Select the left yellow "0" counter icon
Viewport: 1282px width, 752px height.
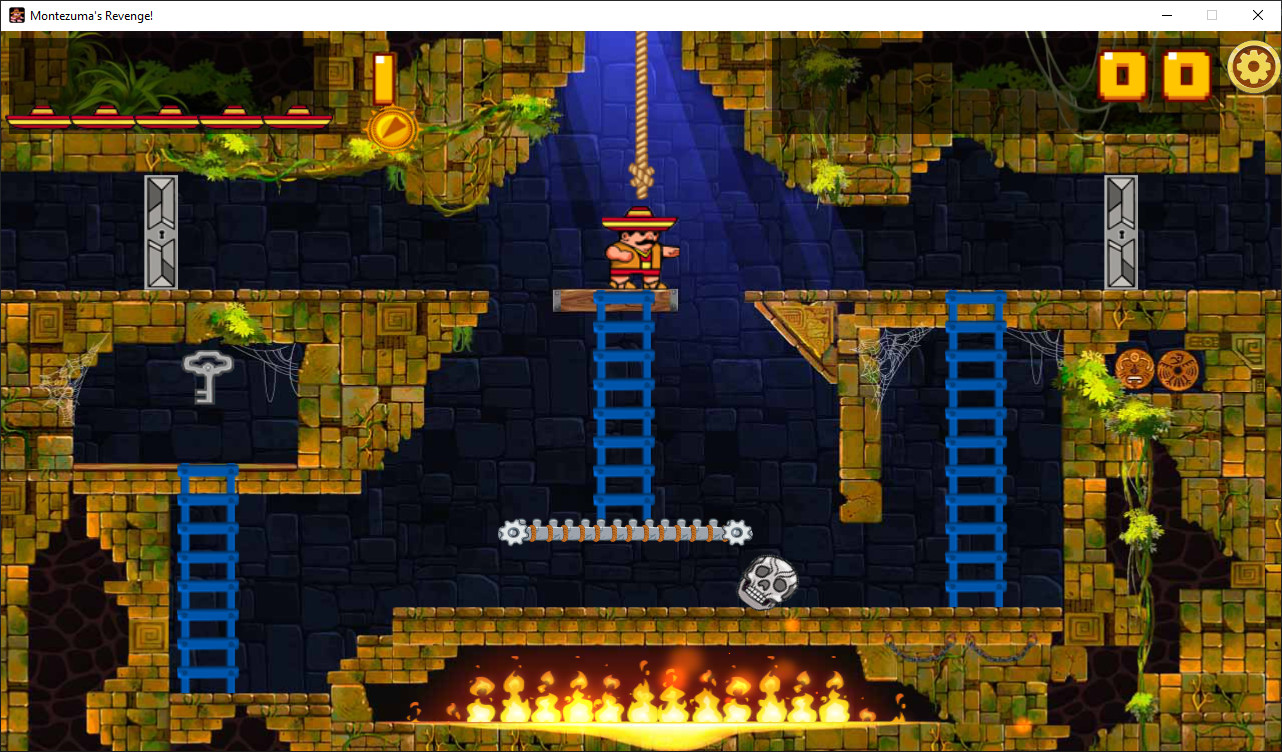1121,75
